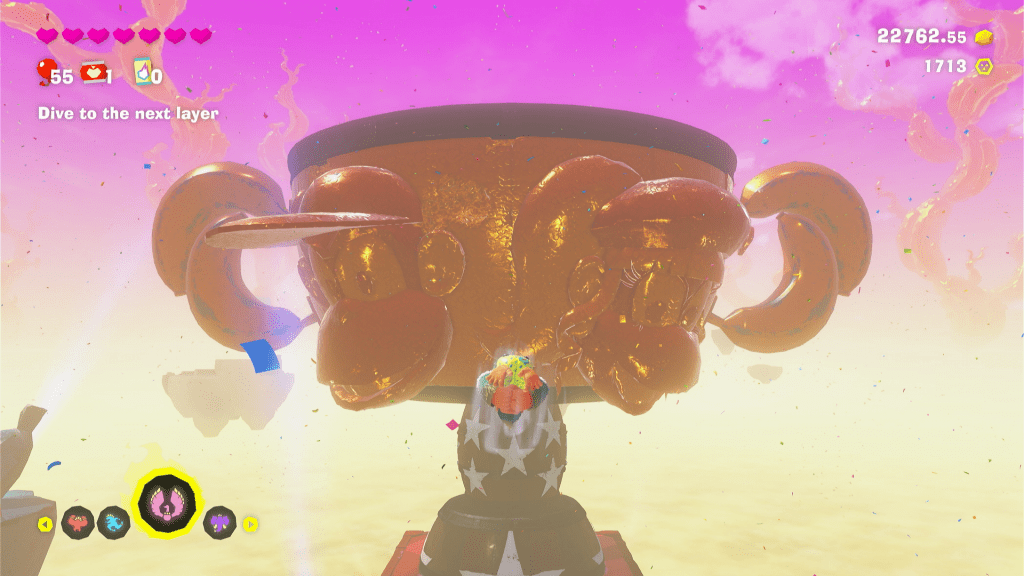Use the red heart can item
Screen dimensions: 1024x576
point(94,72)
